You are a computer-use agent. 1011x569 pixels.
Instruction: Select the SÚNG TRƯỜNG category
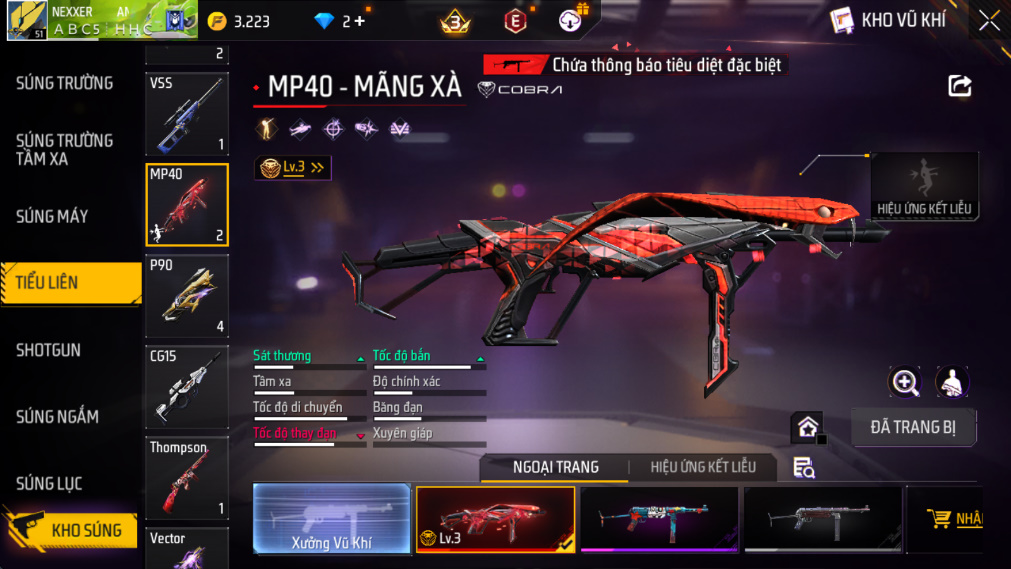click(x=65, y=83)
